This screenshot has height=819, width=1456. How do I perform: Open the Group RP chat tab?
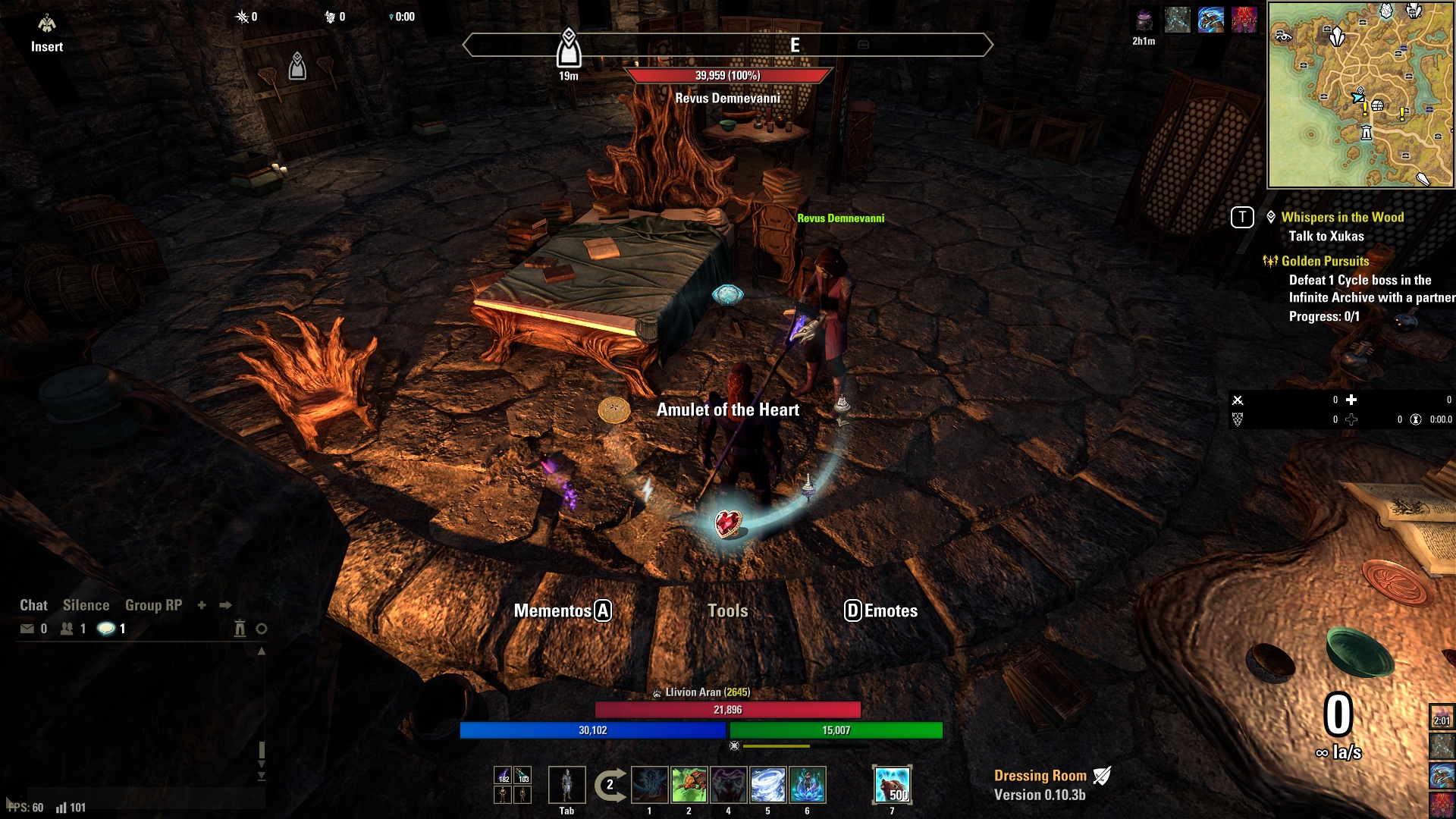pyautogui.click(x=153, y=605)
